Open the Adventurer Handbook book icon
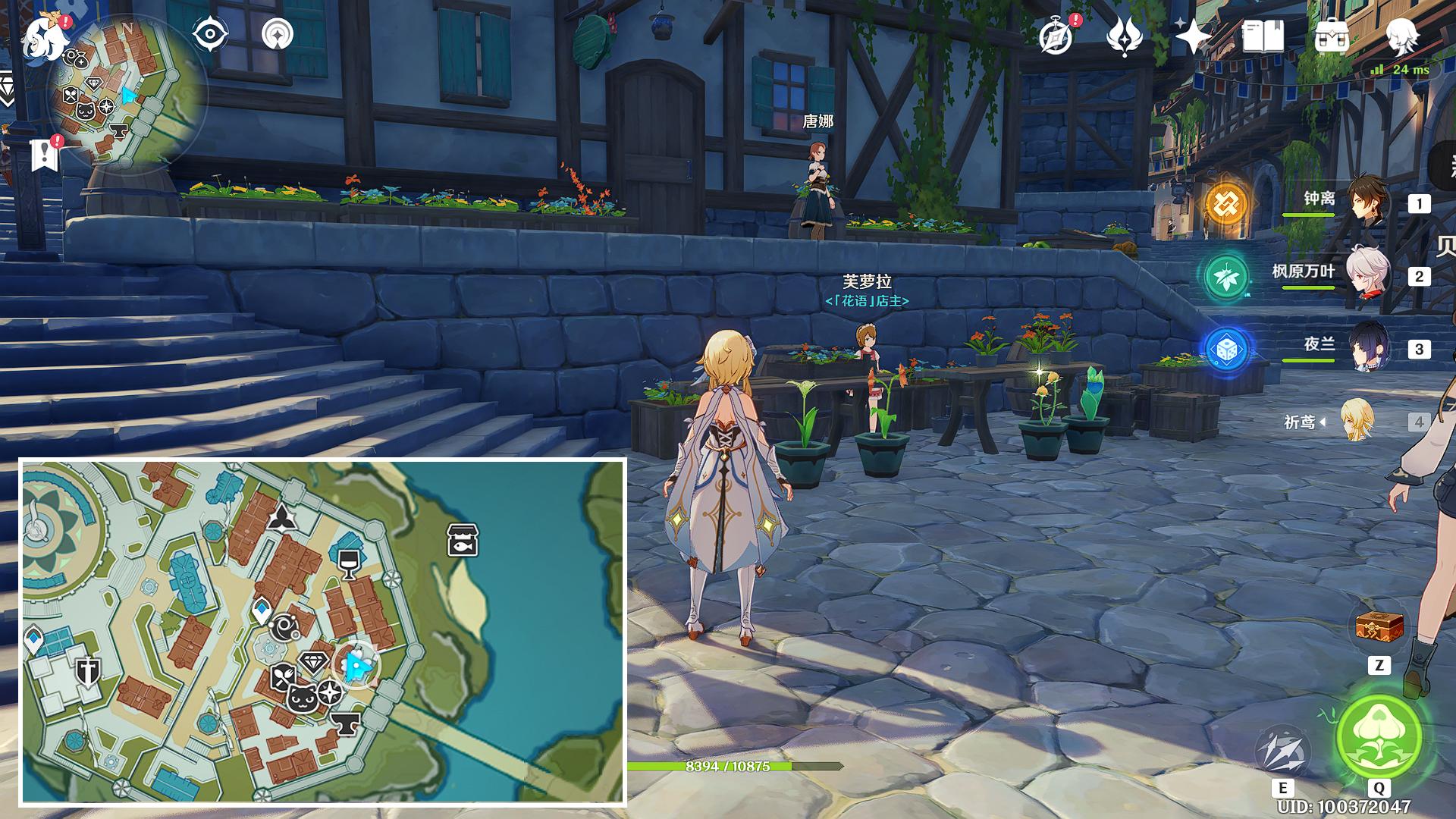The height and width of the screenshot is (819, 1456). coord(1263,36)
